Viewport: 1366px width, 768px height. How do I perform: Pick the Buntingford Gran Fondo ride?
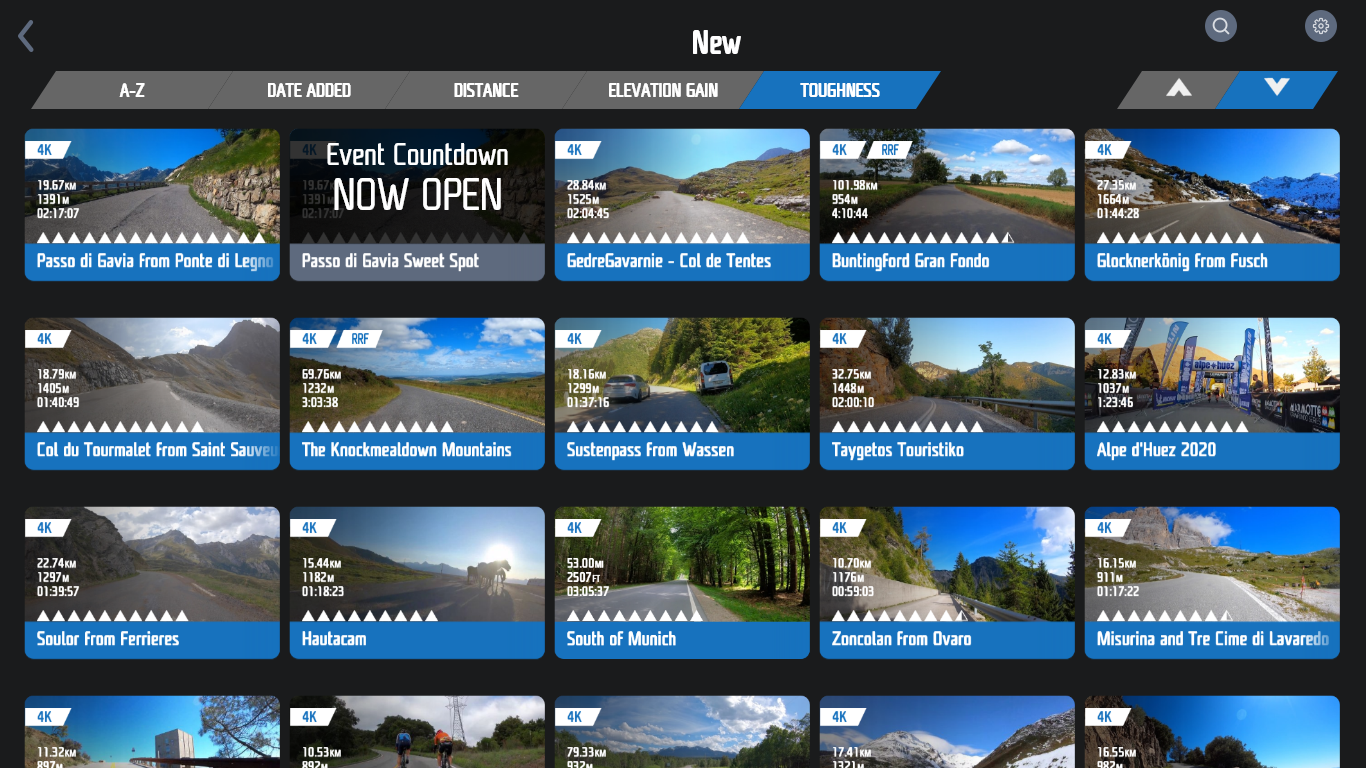947,204
